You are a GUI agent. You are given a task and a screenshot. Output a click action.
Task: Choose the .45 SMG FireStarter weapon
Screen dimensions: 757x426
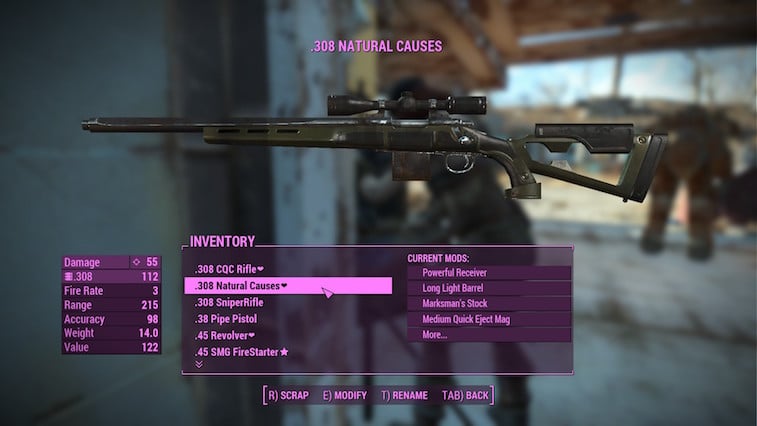click(242, 352)
